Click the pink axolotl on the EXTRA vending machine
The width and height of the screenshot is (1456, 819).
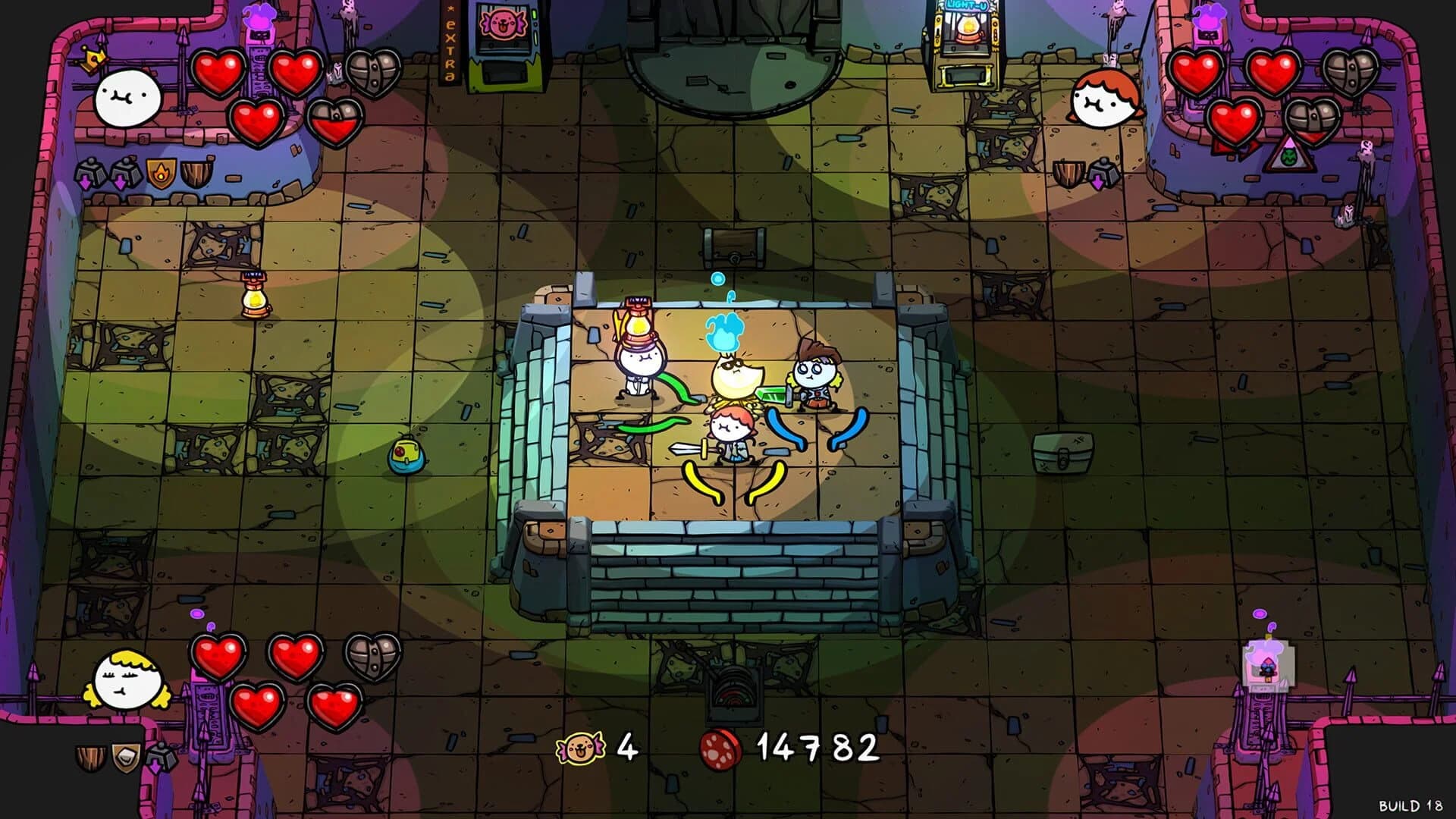coord(502,23)
